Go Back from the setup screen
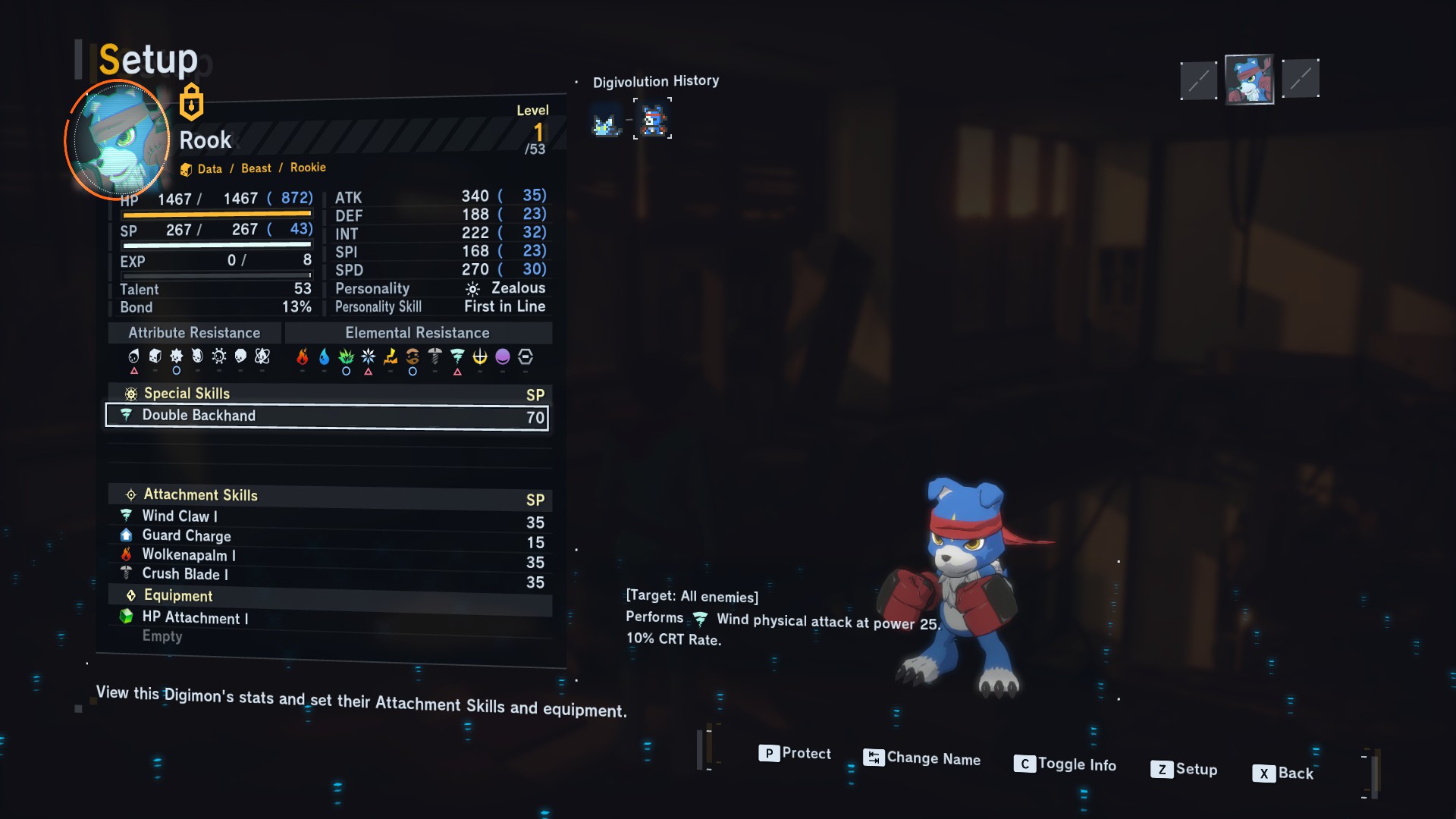Viewport: 1456px width, 819px height. tap(1283, 773)
